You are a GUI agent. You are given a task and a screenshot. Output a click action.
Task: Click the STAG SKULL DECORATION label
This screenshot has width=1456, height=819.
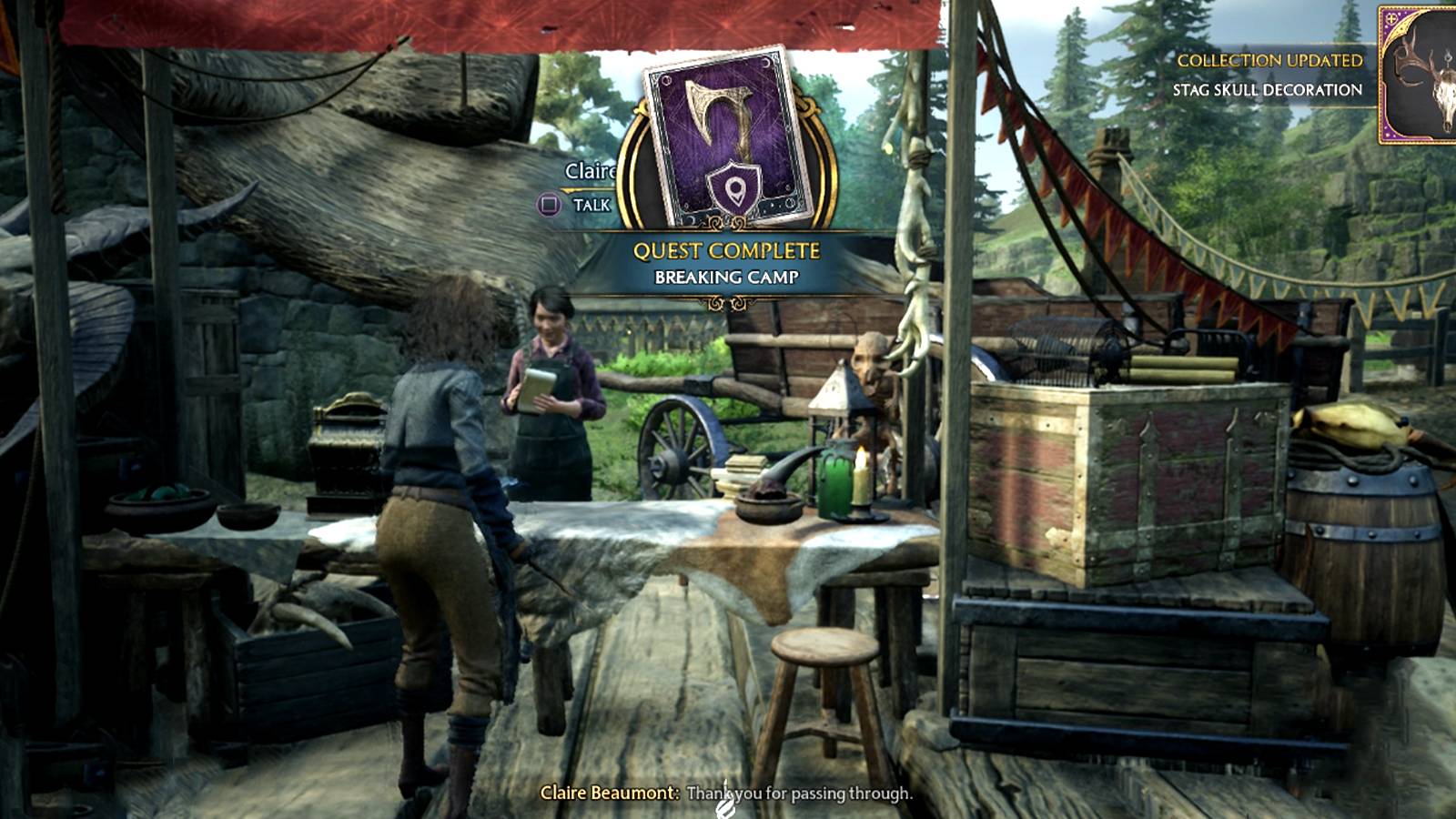tap(1267, 89)
